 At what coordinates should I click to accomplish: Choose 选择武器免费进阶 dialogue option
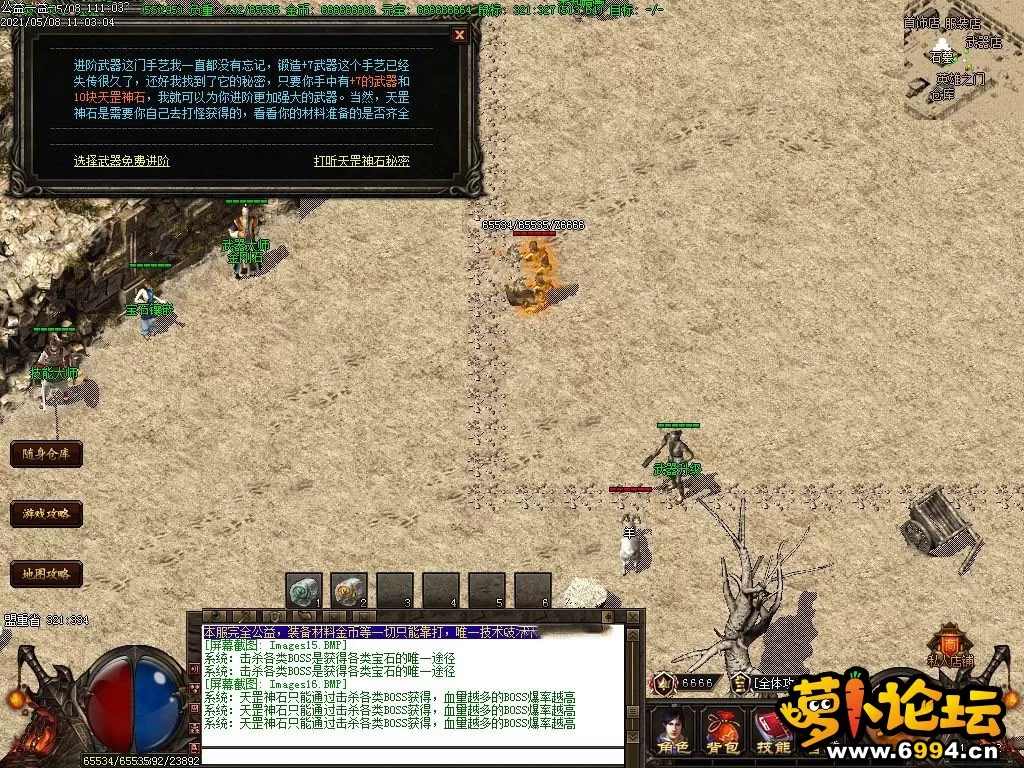[x=121, y=160]
